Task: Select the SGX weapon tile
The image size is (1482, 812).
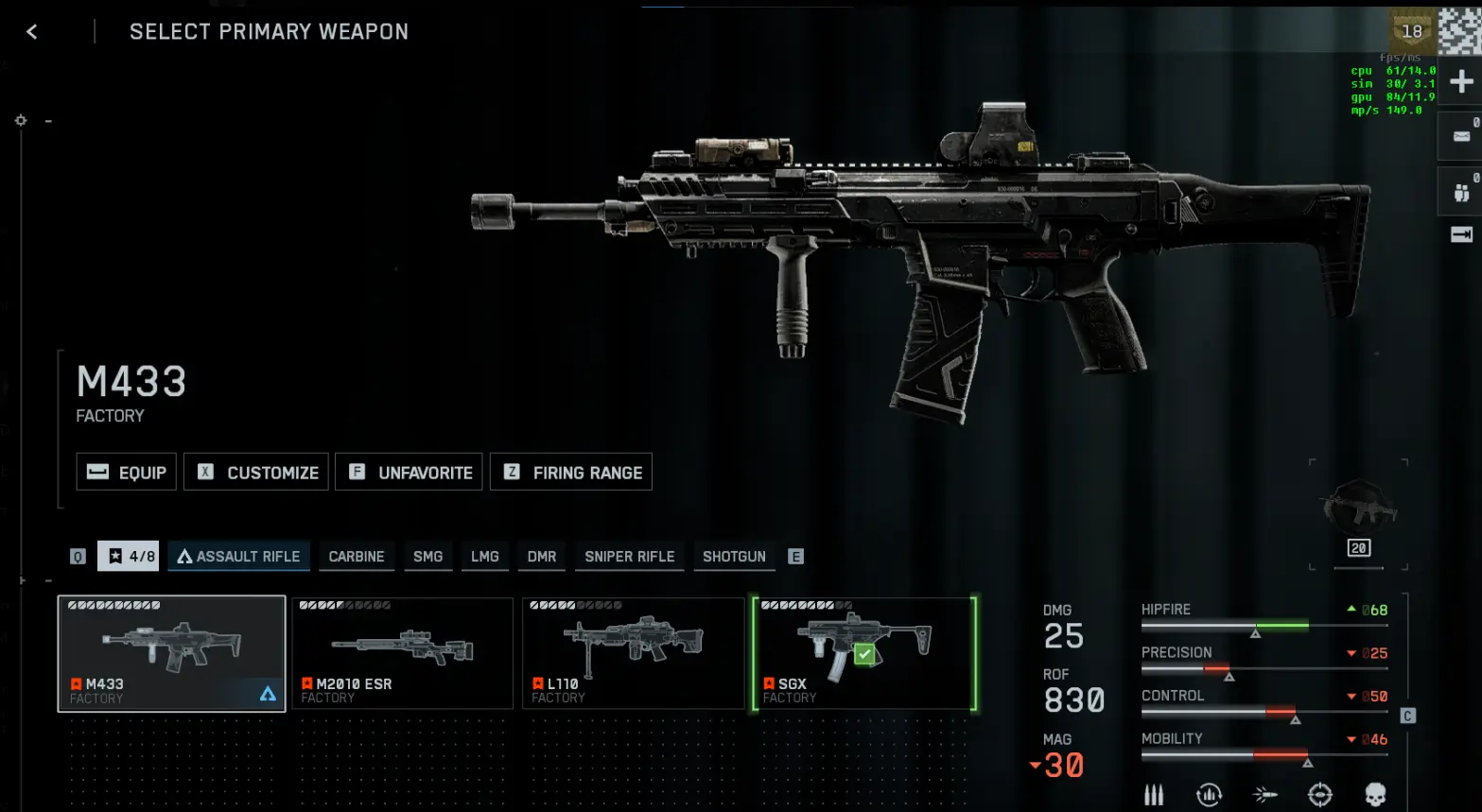Action: click(864, 653)
